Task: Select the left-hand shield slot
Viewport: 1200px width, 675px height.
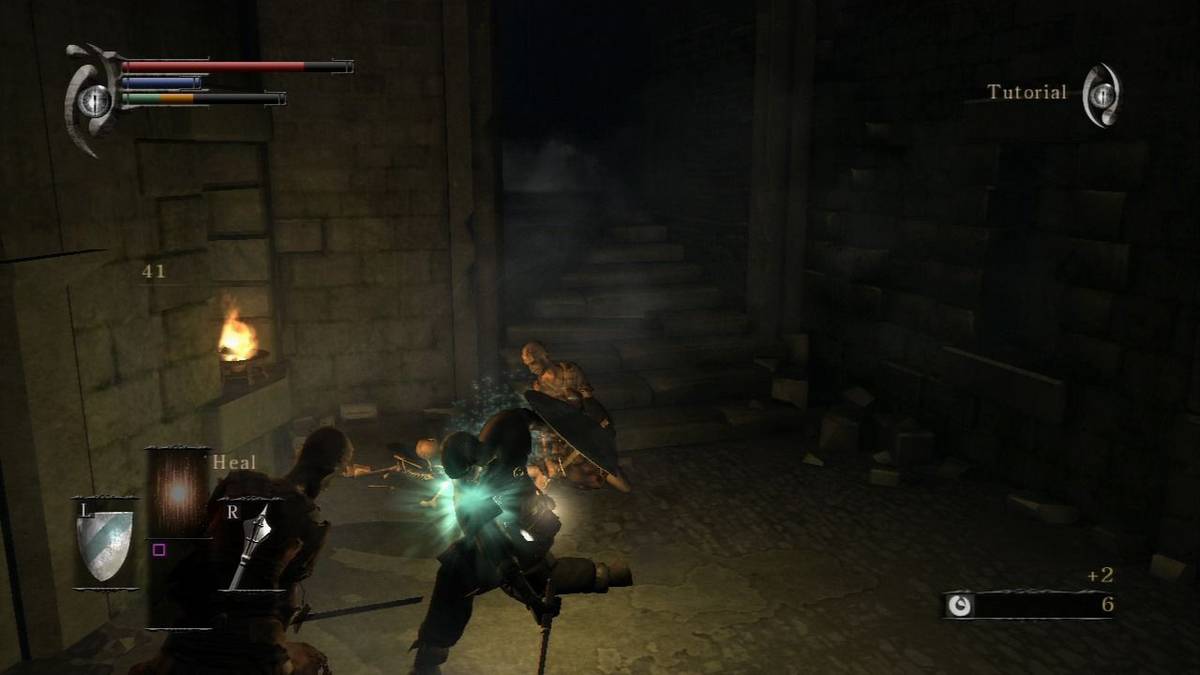Action: click(x=105, y=543)
